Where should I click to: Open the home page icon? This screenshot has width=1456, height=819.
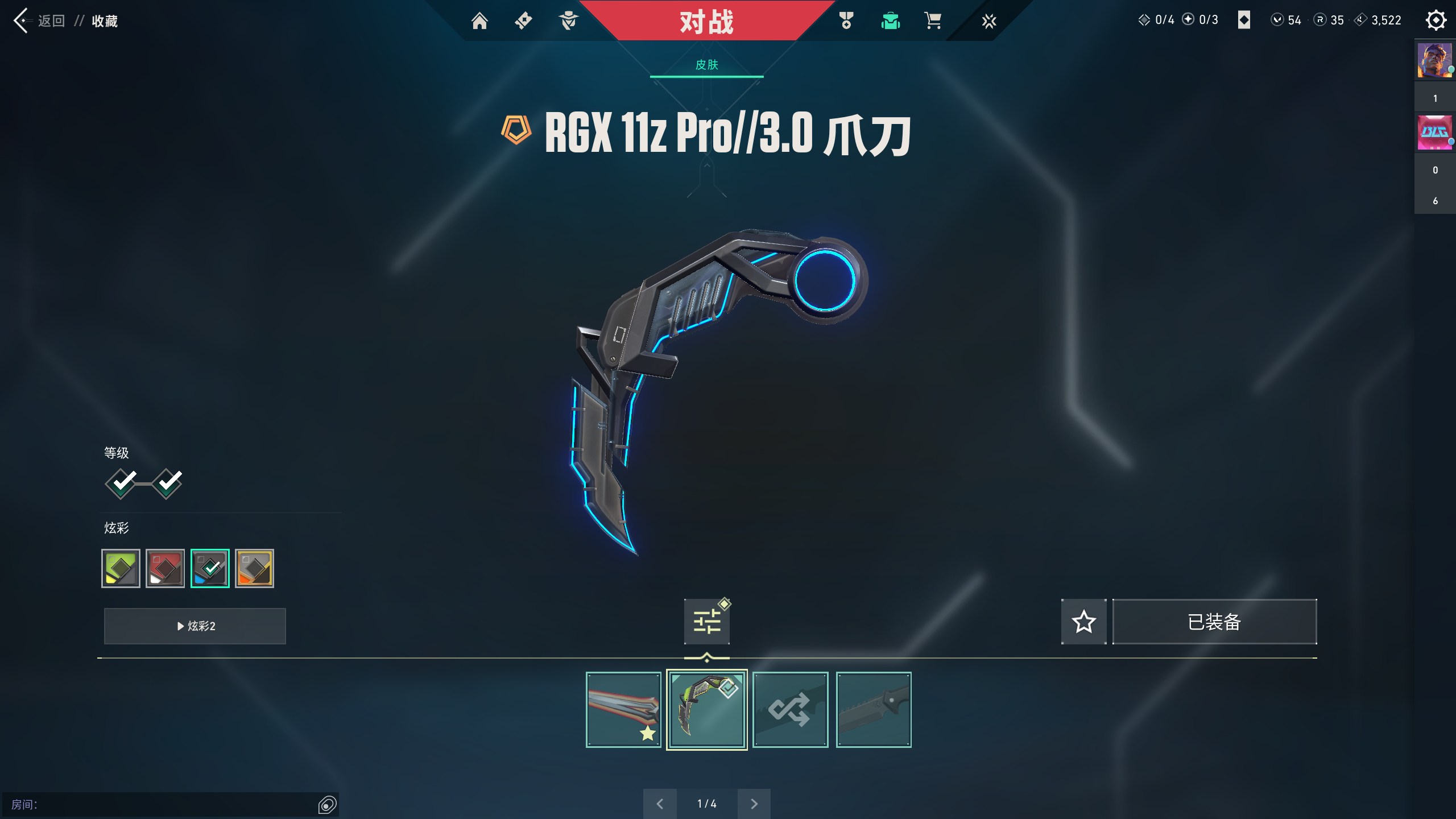[x=479, y=21]
